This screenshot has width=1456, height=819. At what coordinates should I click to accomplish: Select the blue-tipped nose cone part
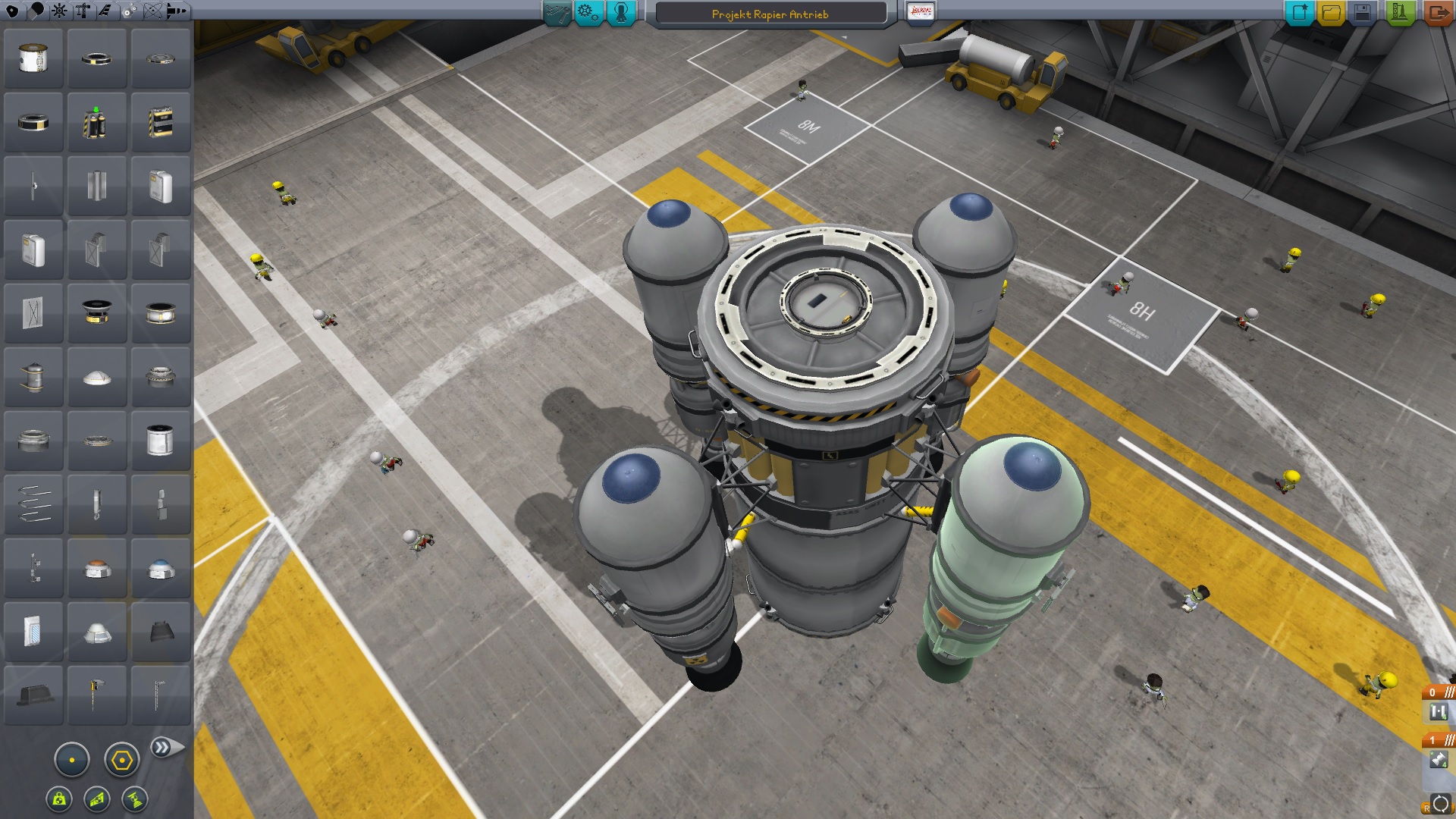161,569
